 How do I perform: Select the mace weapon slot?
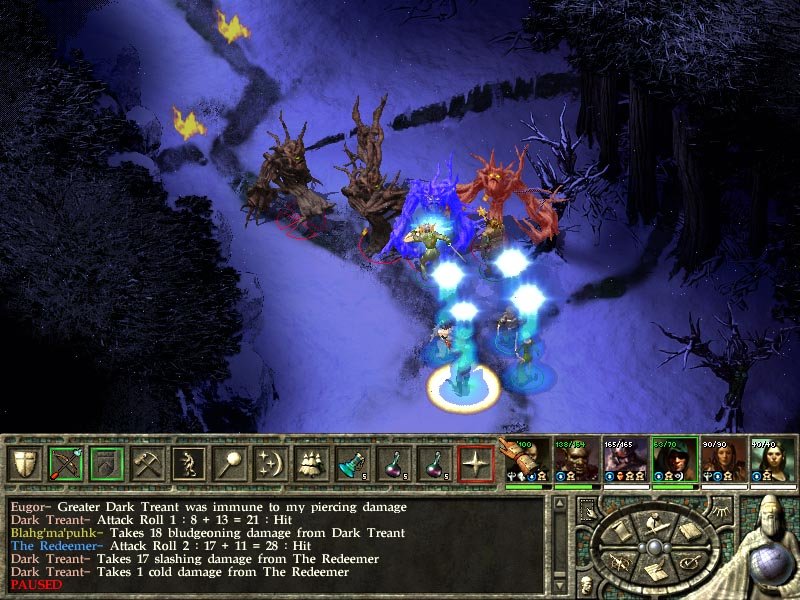pyautogui.click(x=229, y=464)
